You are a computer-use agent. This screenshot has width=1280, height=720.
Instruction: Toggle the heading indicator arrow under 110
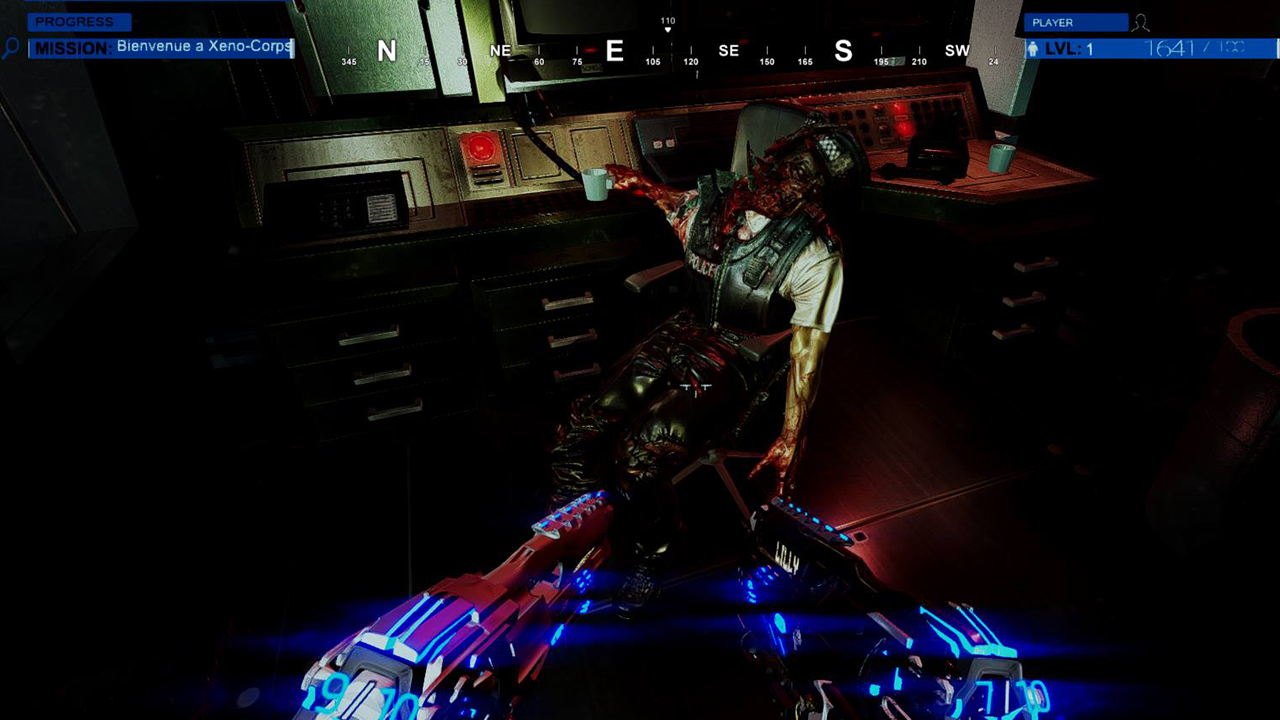(x=667, y=28)
